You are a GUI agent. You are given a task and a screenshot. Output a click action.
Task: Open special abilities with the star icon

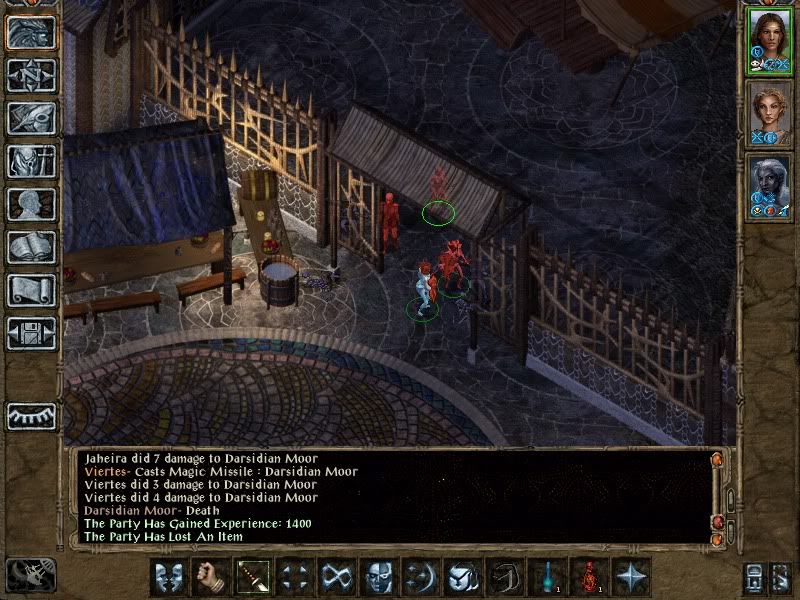[x=631, y=577]
